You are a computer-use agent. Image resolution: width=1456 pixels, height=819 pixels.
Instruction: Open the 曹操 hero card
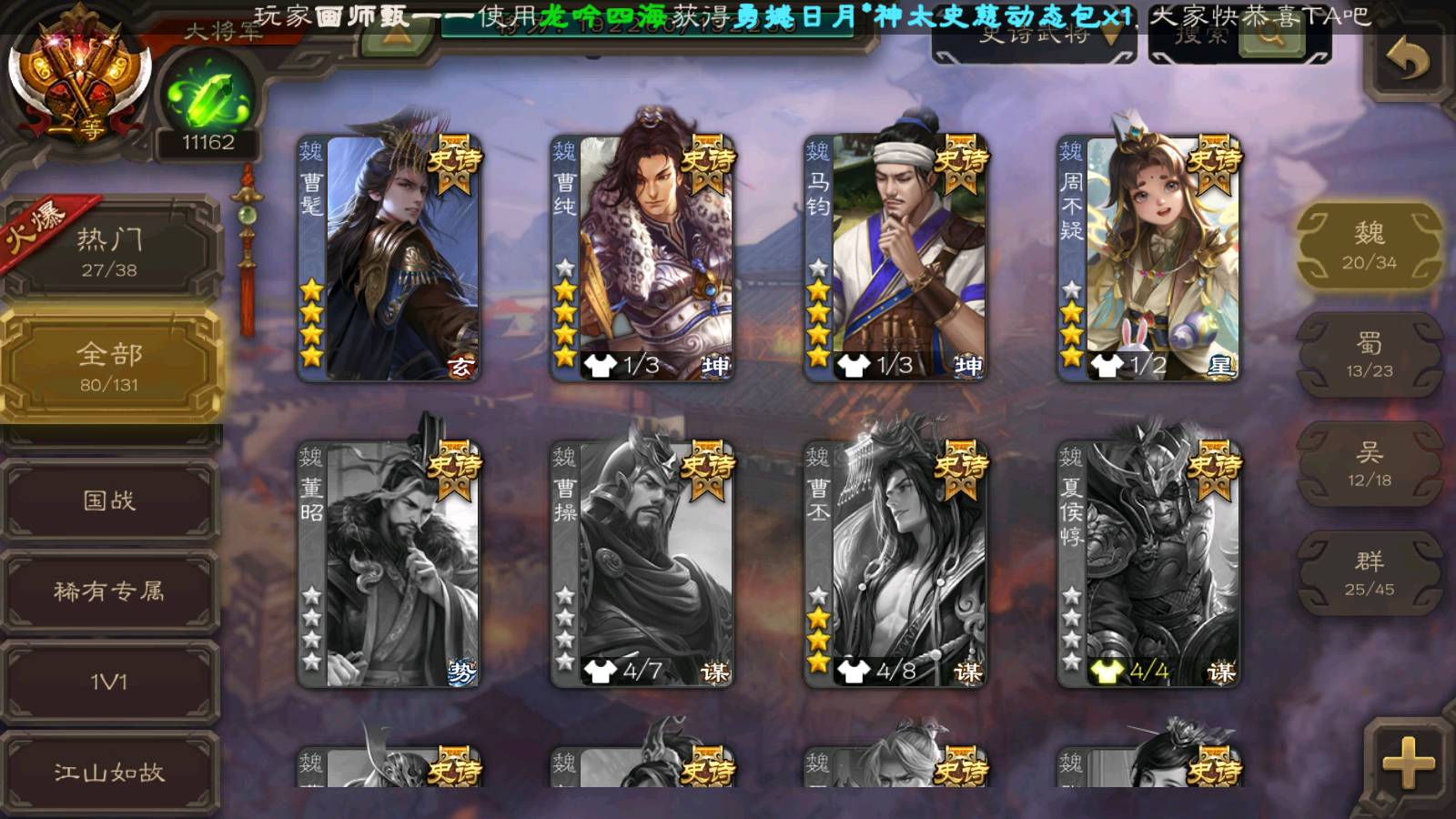point(642,564)
